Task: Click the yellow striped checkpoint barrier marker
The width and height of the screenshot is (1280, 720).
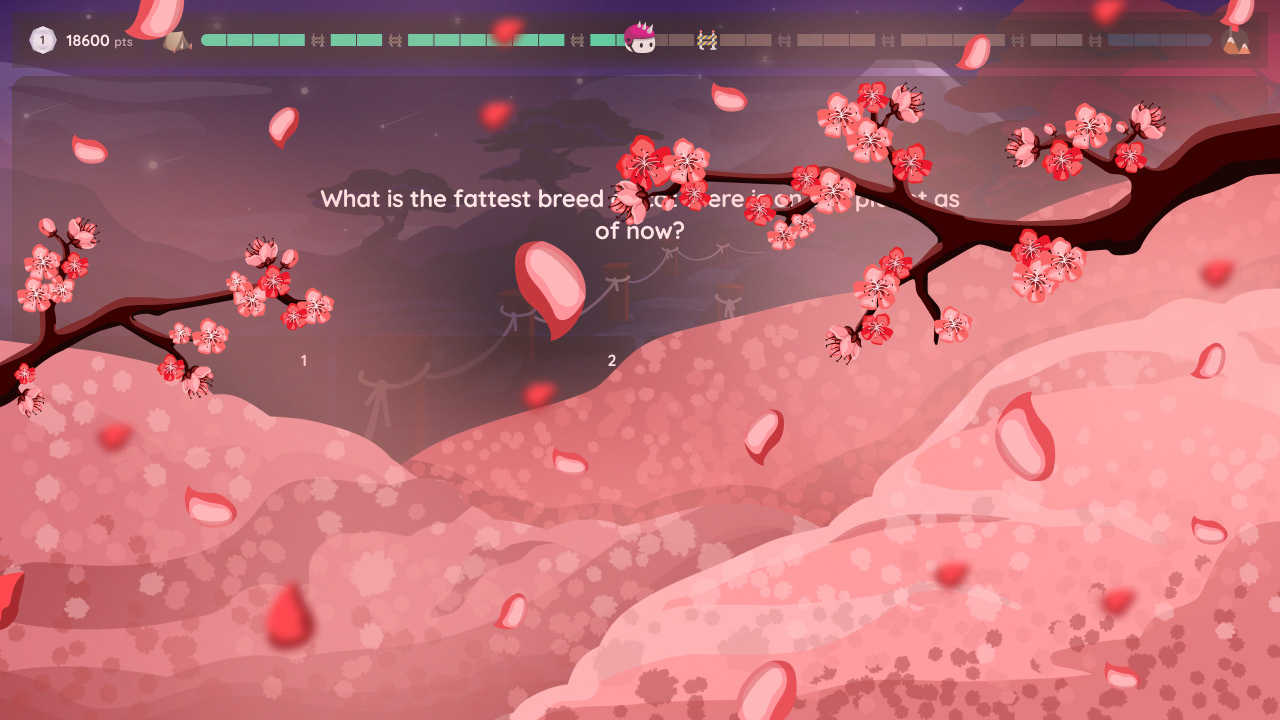Action: pos(709,41)
